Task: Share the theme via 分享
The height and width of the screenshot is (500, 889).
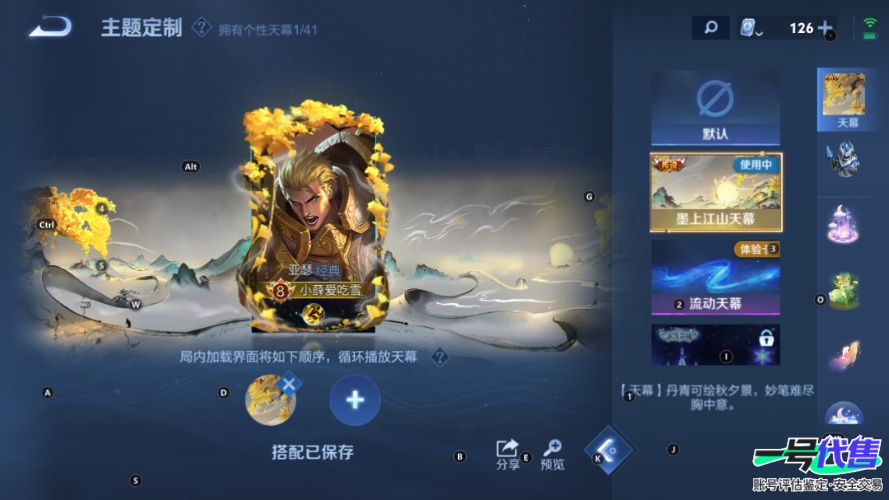Action: 508,453
